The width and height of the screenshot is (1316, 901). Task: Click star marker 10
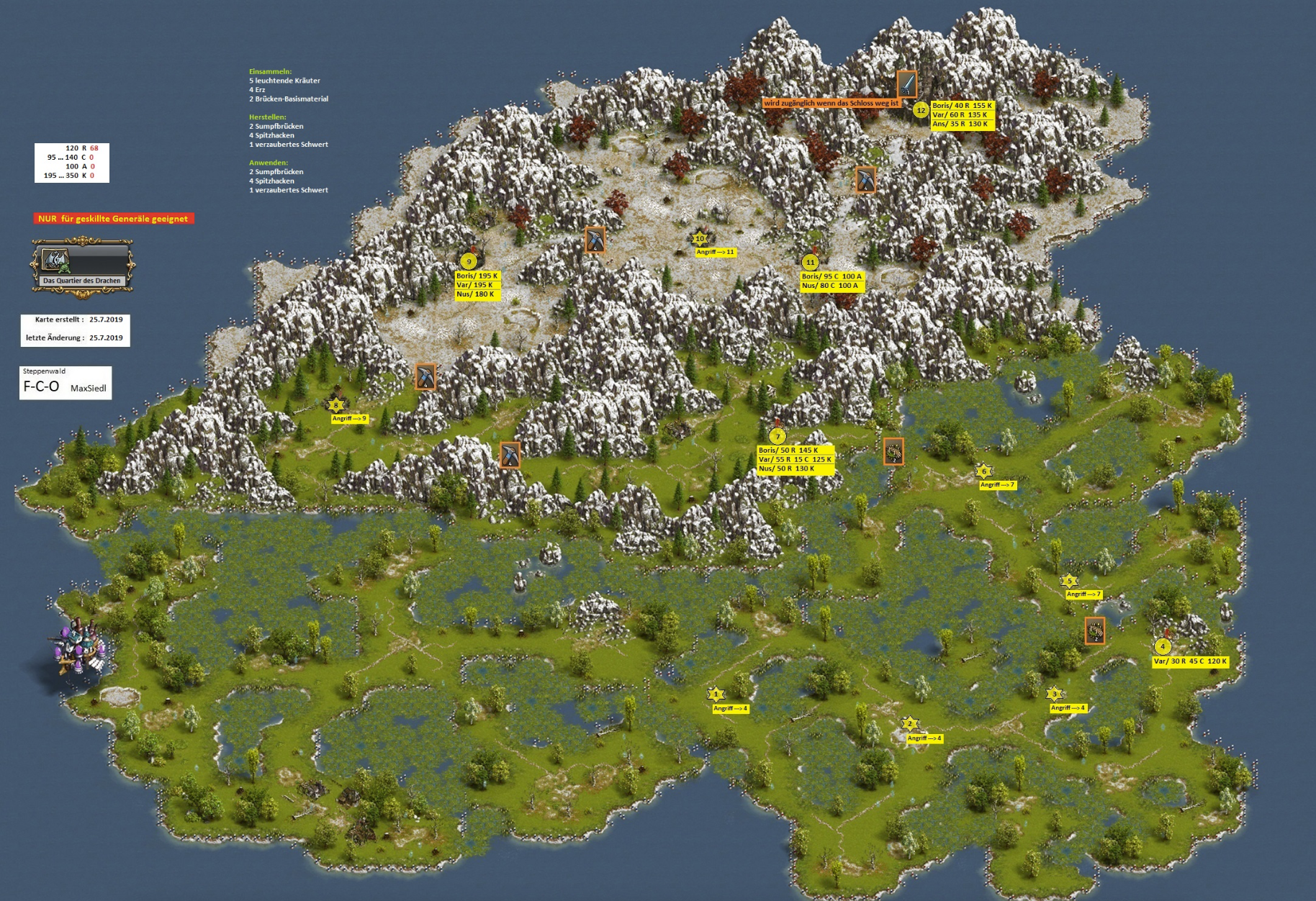700,239
